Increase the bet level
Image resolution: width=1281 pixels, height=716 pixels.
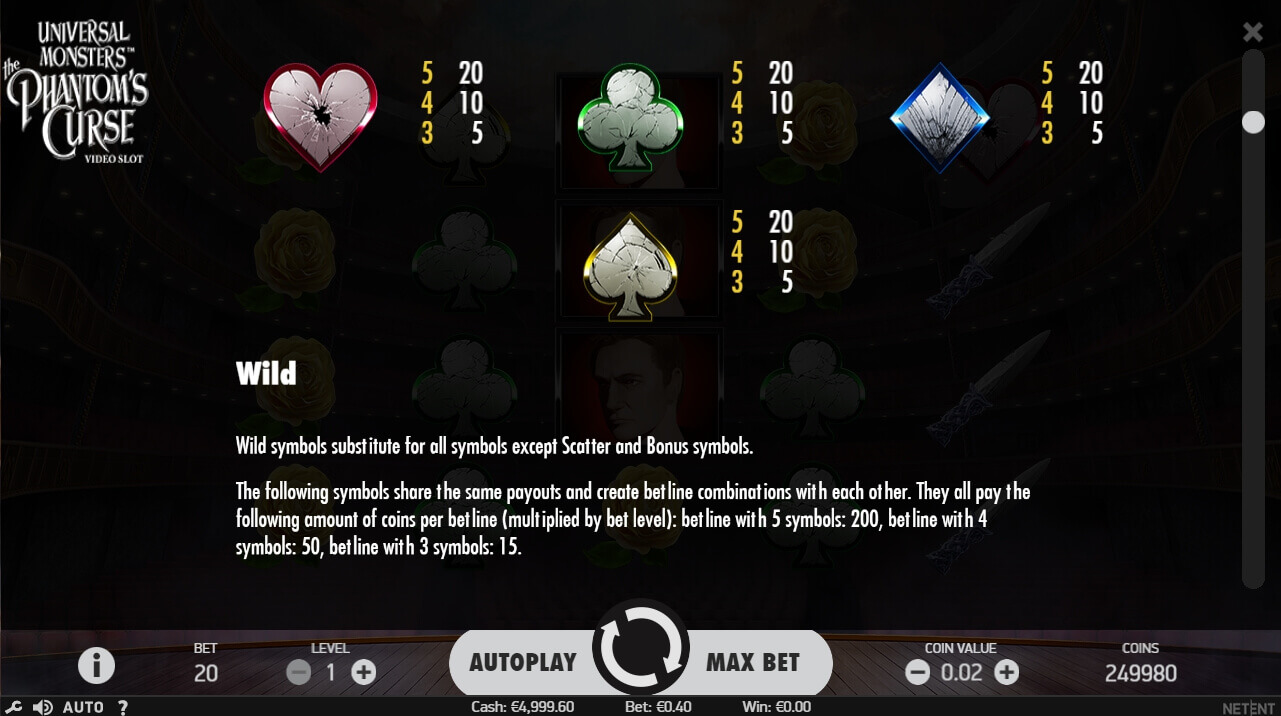[364, 672]
